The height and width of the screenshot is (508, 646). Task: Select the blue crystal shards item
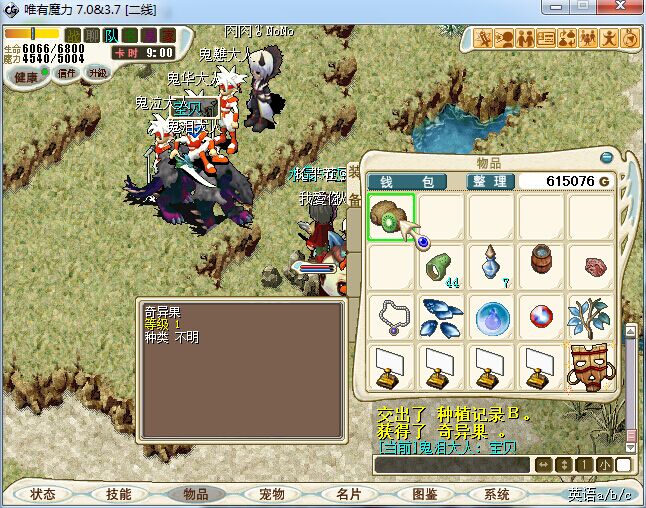(440, 317)
